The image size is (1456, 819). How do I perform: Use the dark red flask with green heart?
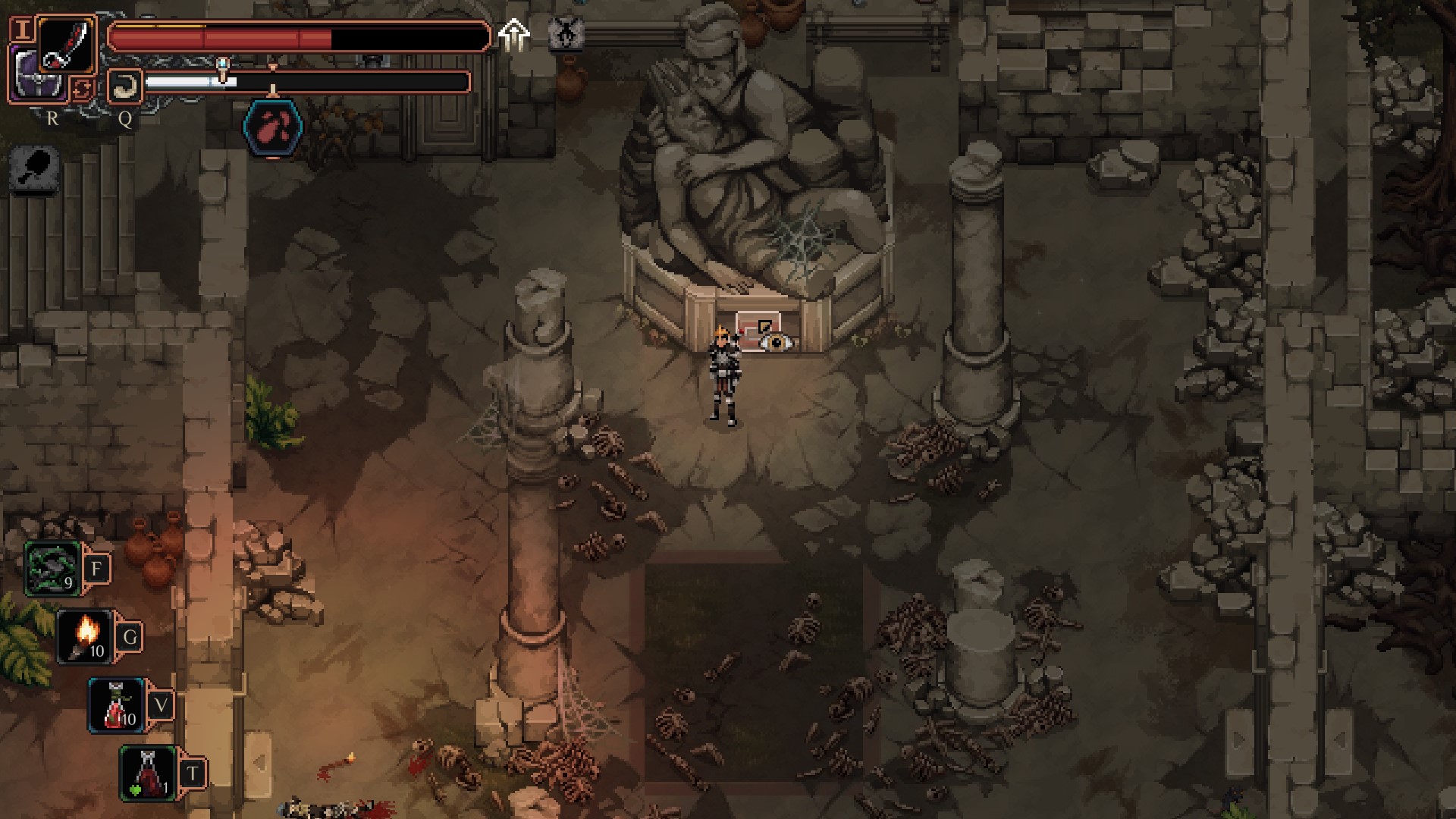[149, 773]
